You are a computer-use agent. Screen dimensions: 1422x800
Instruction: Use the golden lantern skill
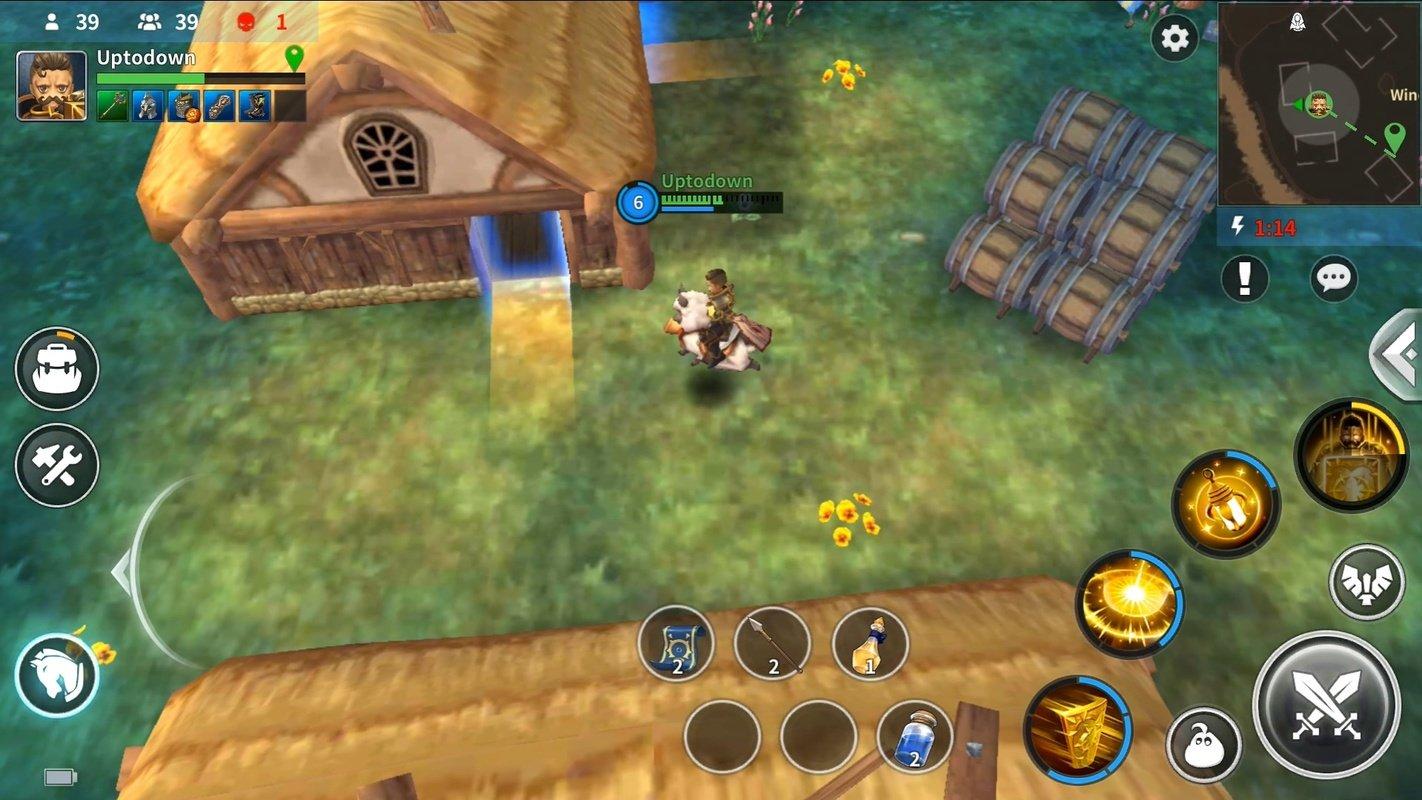pyautogui.click(x=1226, y=503)
